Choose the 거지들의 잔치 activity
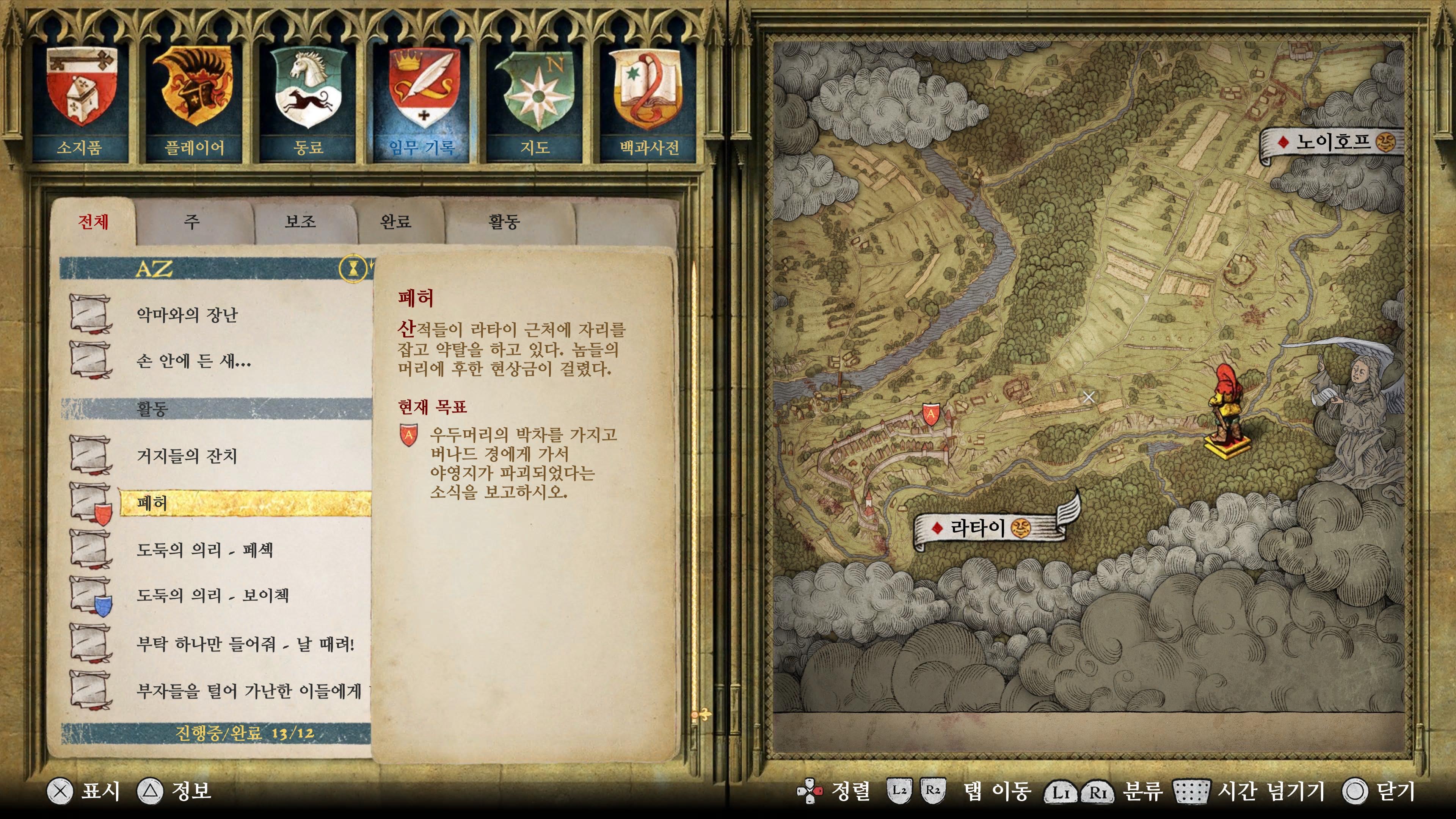 coord(187,455)
